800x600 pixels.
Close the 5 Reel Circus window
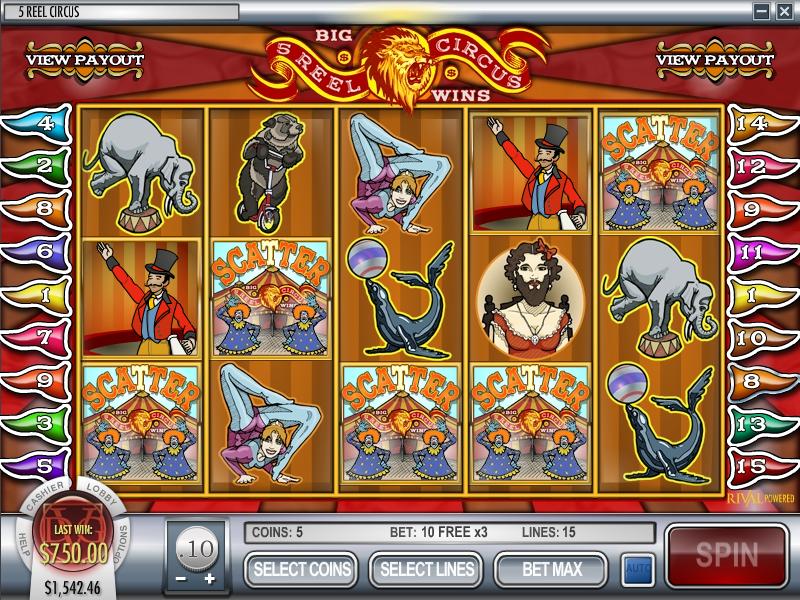[787, 11]
